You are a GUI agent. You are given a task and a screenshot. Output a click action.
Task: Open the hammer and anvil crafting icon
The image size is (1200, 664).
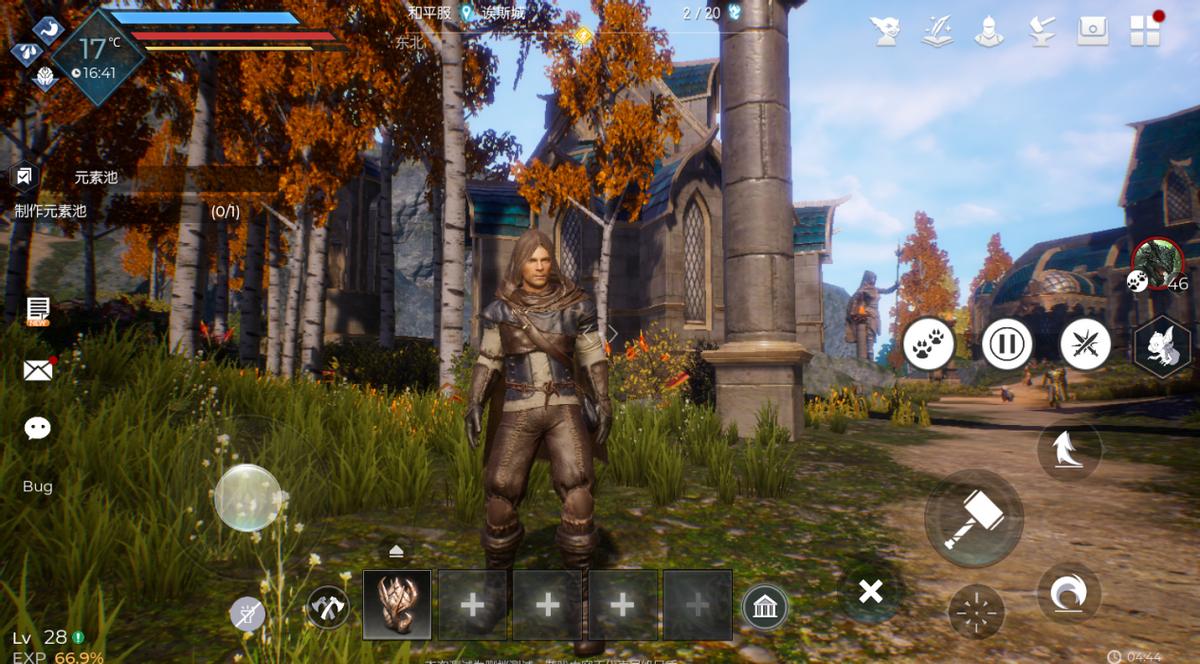click(x=1041, y=31)
